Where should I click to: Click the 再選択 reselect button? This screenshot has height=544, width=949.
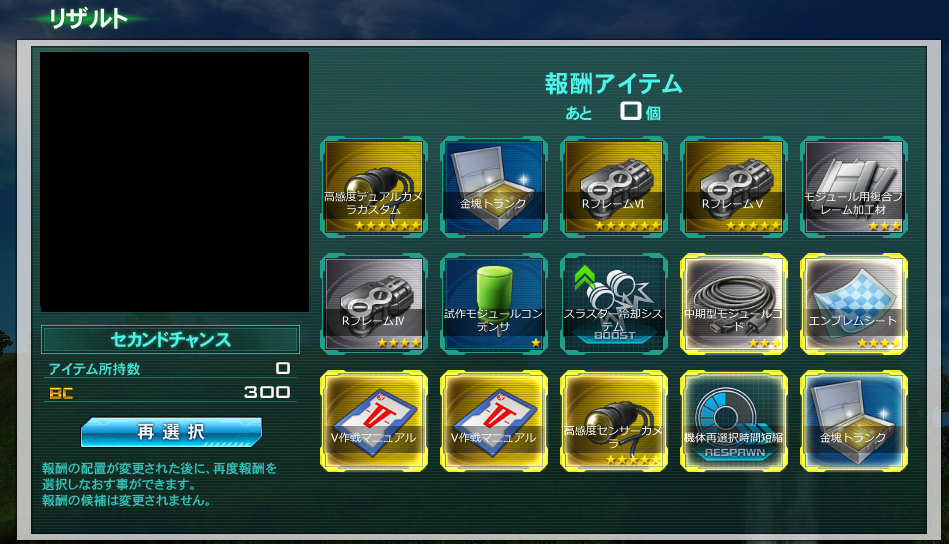(x=171, y=432)
